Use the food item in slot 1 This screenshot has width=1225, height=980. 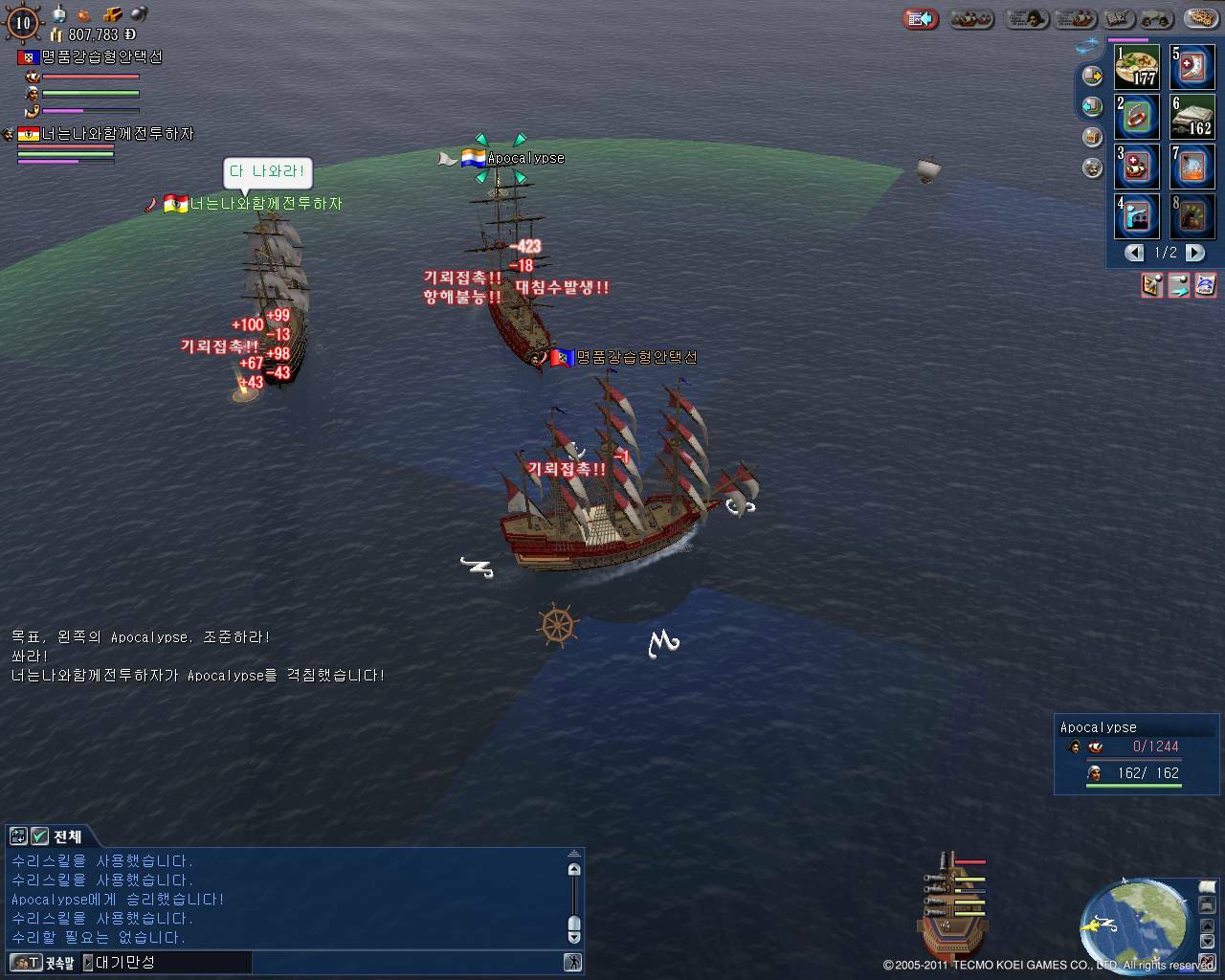pos(1137,67)
